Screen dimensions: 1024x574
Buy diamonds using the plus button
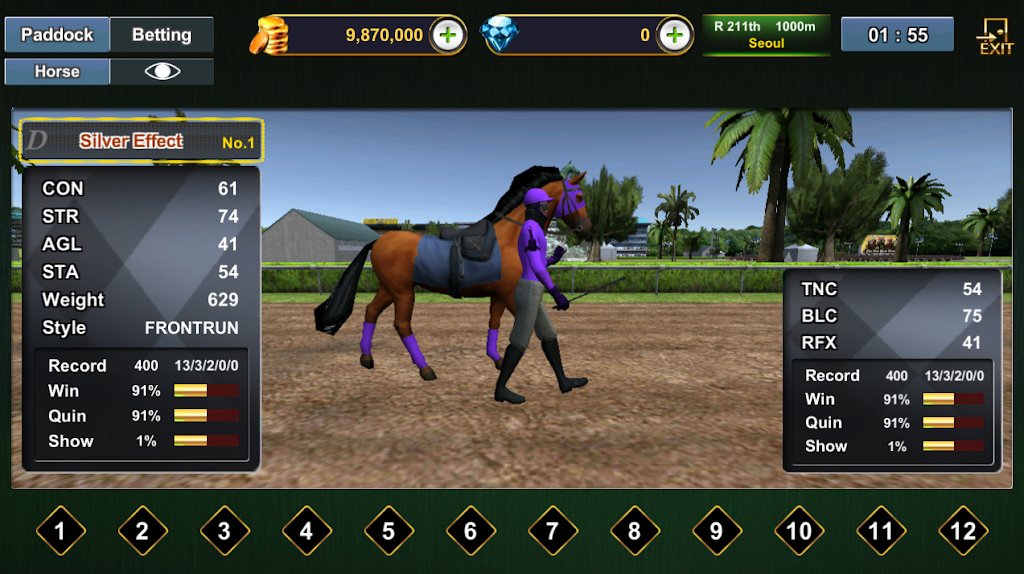675,35
